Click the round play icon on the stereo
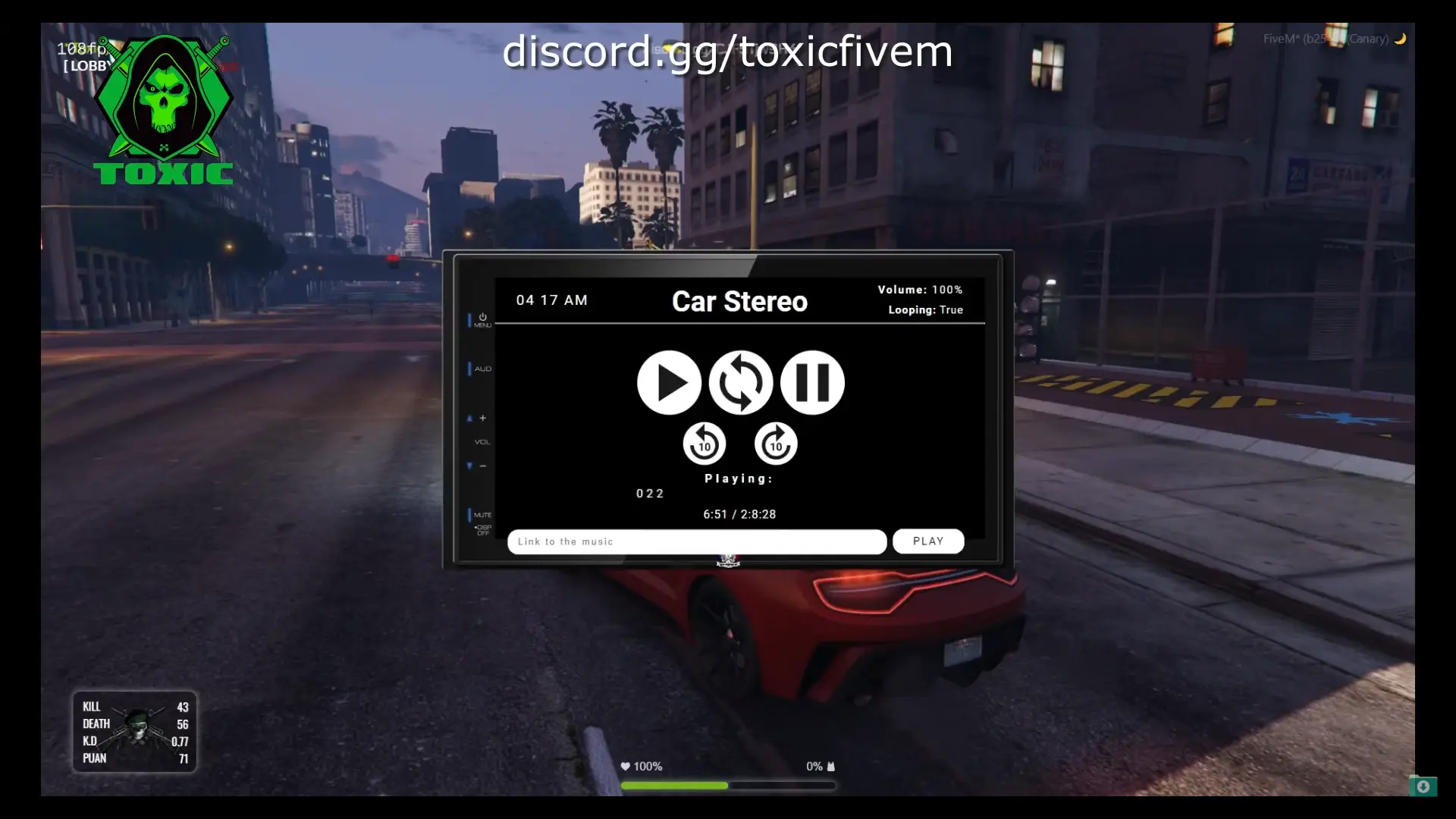 click(x=669, y=382)
